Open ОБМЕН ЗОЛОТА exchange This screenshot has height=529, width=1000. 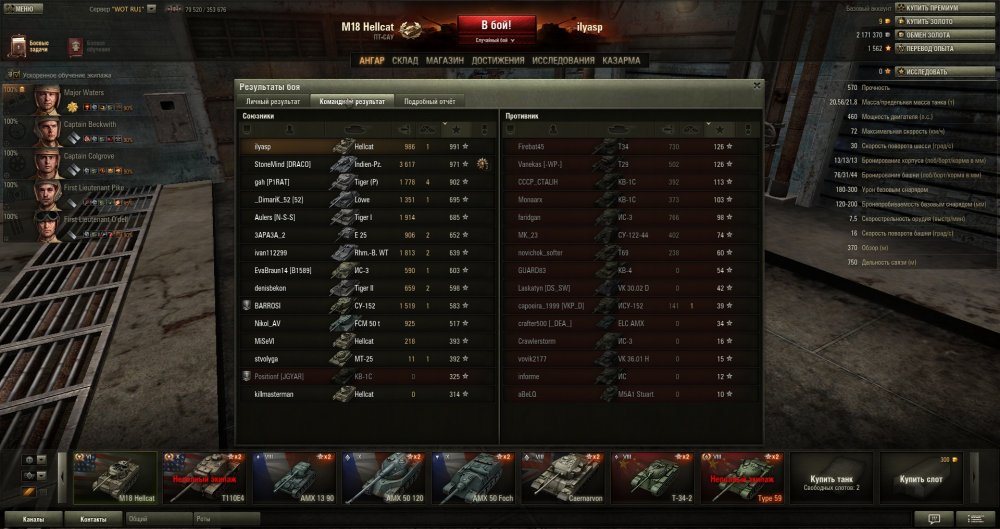click(x=928, y=34)
